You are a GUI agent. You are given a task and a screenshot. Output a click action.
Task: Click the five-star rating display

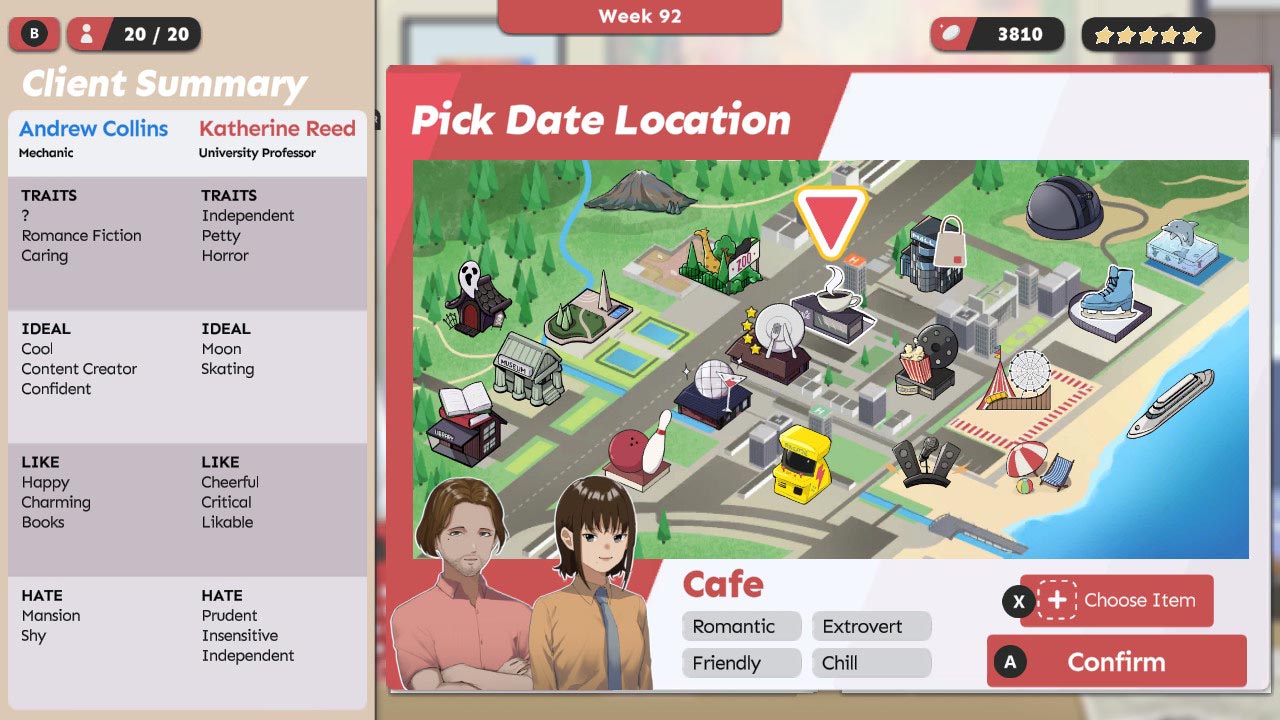point(1147,34)
